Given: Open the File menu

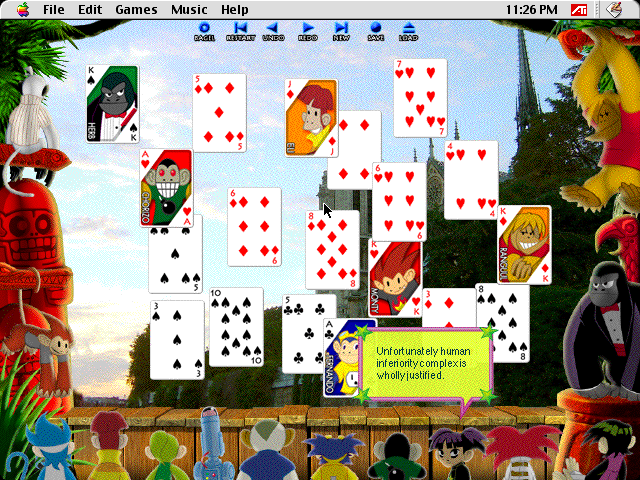Looking at the screenshot, I should coord(54,9).
